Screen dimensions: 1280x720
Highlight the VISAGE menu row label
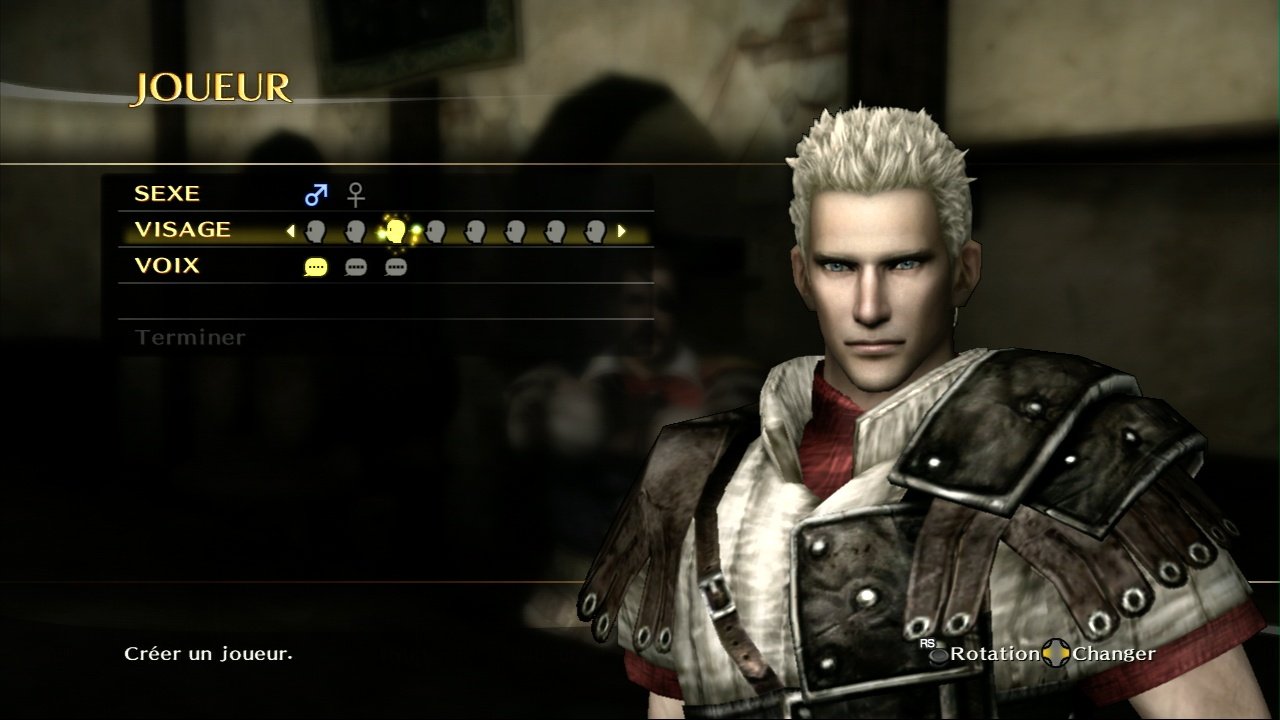point(182,230)
